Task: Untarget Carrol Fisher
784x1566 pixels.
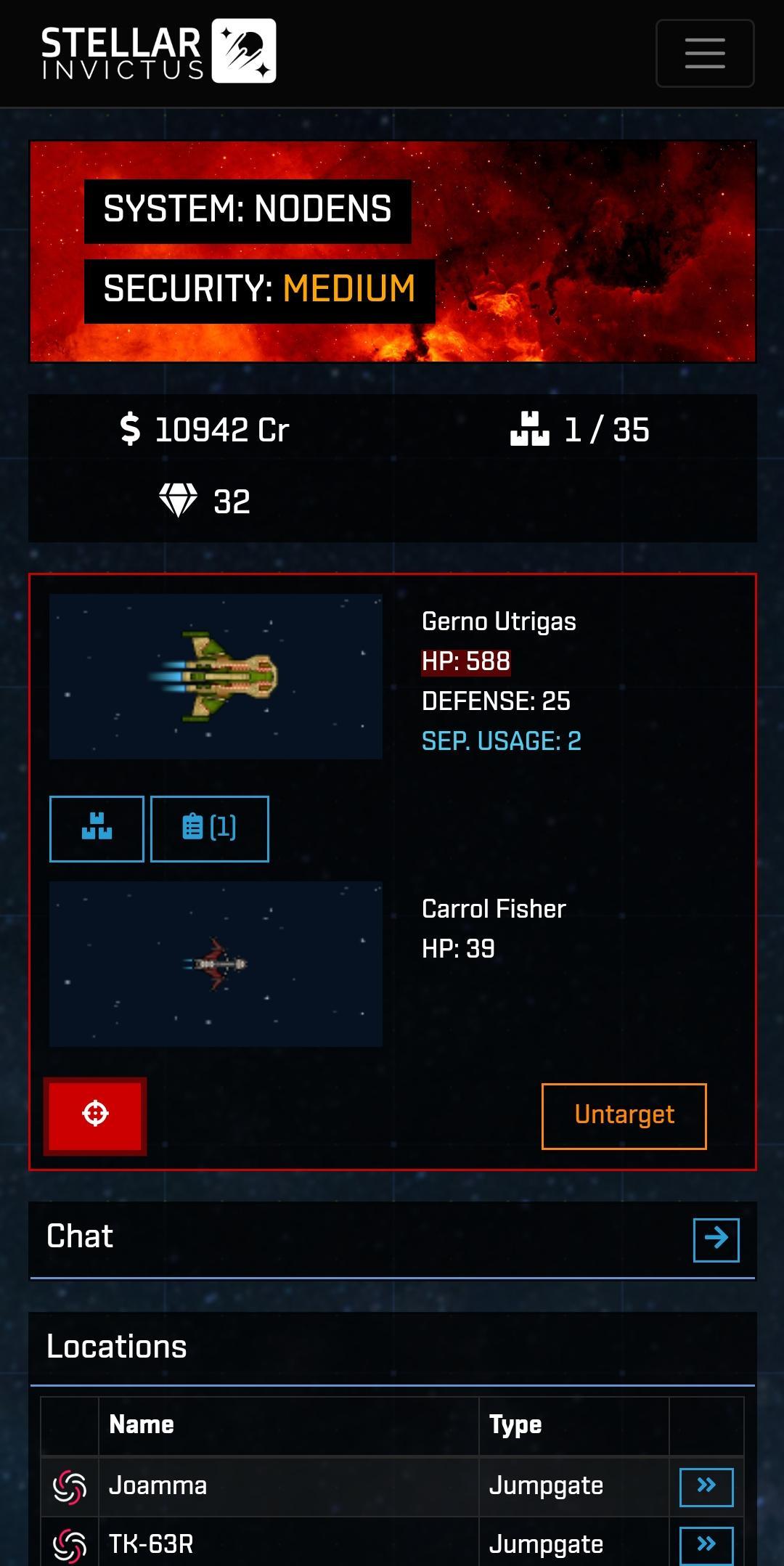Action: pos(624,1116)
